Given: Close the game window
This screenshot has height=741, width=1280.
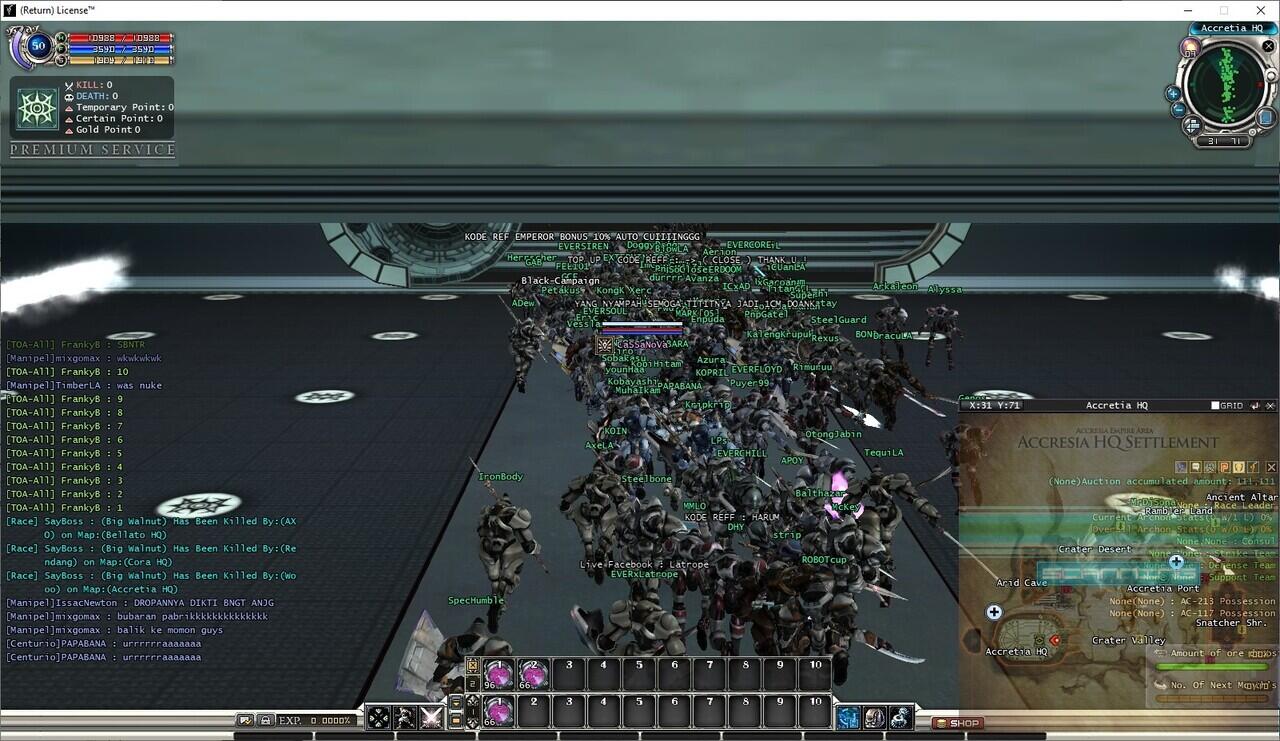Looking at the screenshot, I should [x=1257, y=10].
